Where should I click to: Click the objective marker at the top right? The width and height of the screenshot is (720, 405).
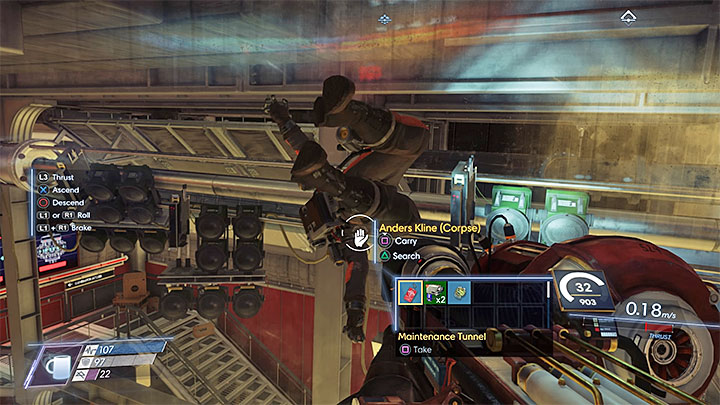628,16
